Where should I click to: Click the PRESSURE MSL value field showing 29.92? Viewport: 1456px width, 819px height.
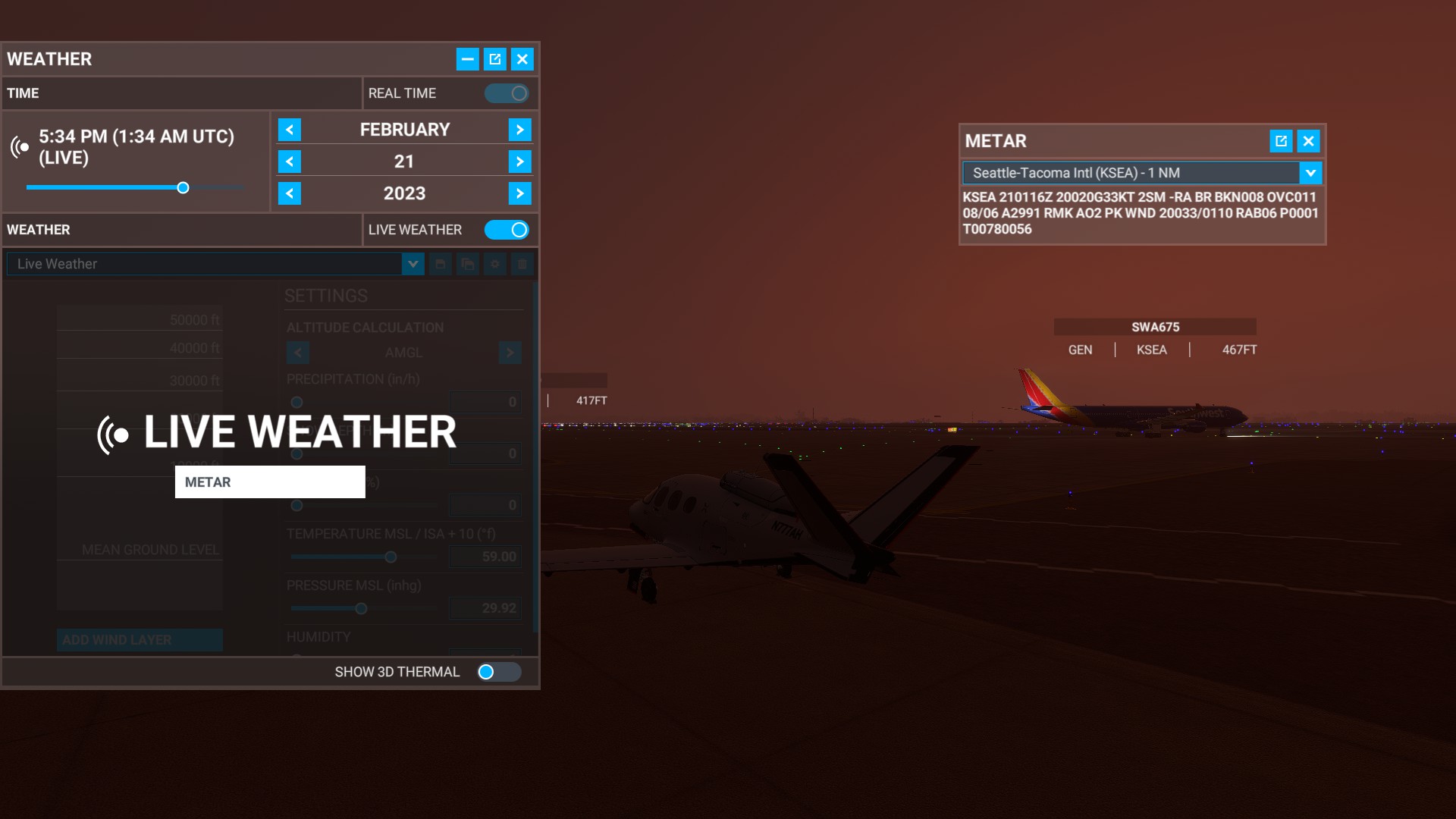click(485, 607)
